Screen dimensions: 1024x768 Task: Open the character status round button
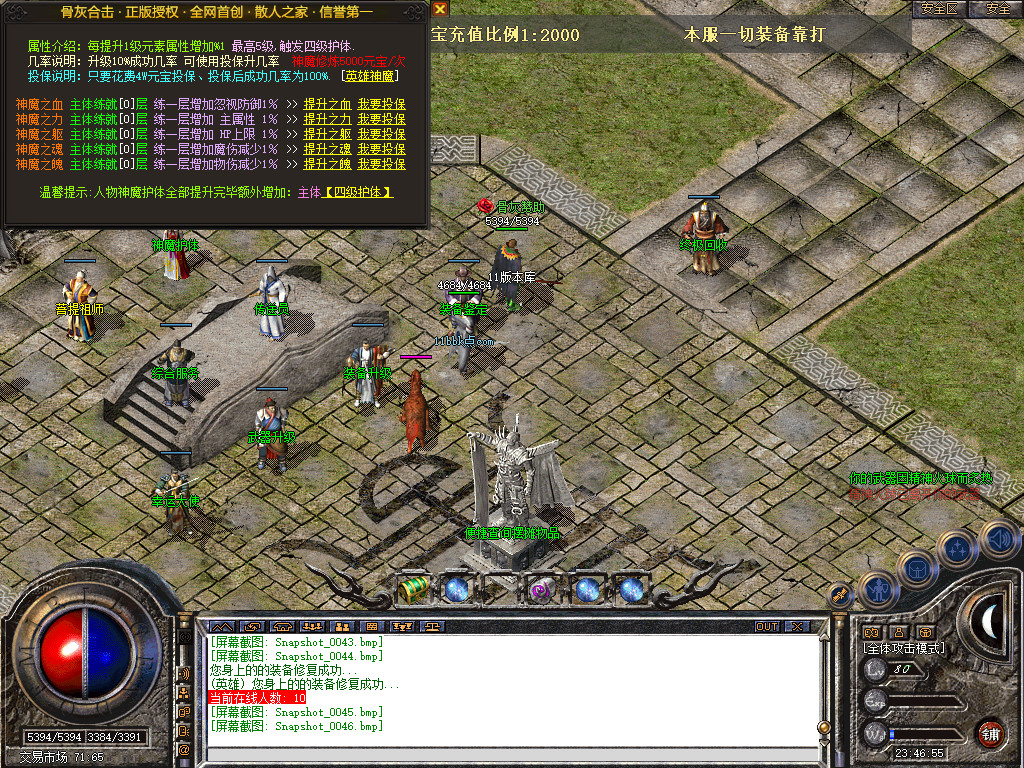(x=877, y=590)
